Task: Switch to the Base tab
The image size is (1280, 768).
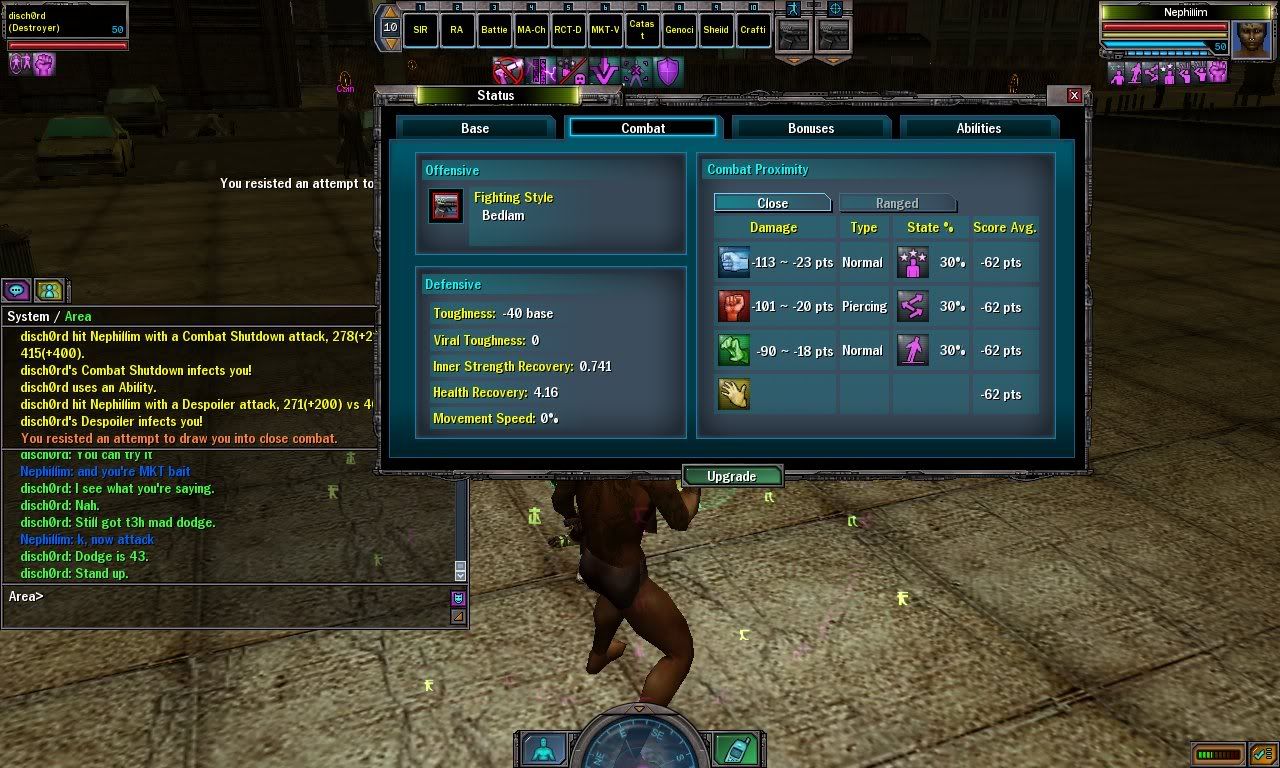Action: 475,128
